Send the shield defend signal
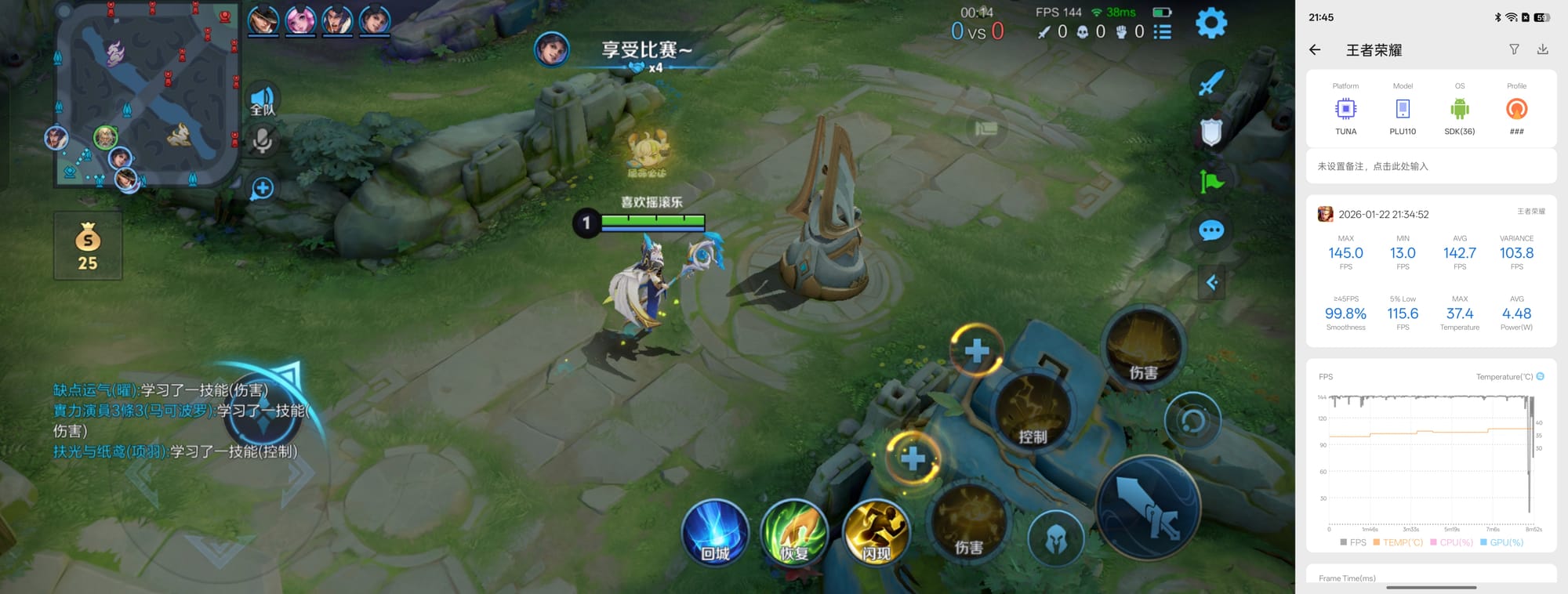 tap(1211, 132)
